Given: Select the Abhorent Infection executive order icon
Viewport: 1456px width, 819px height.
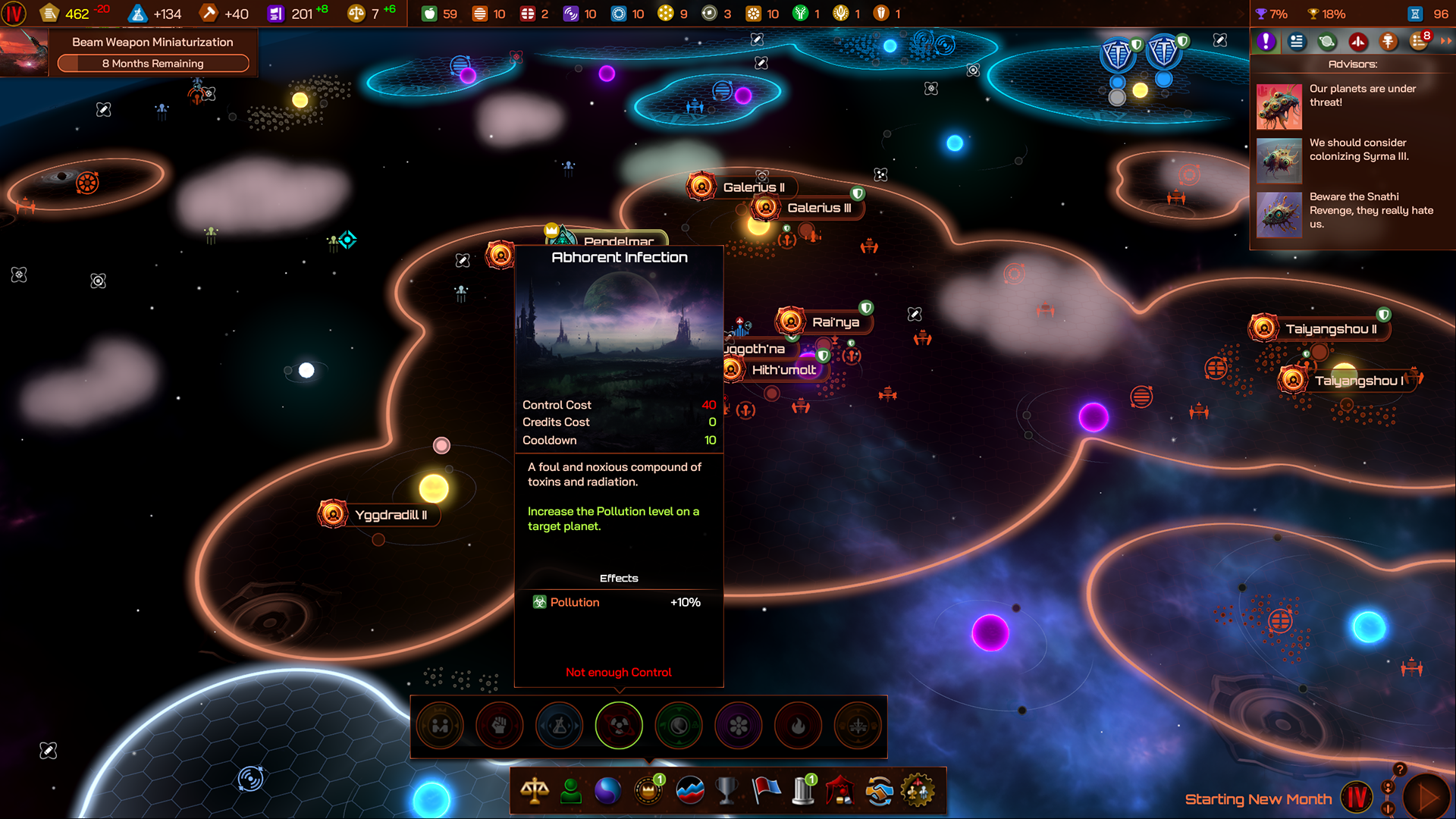Looking at the screenshot, I should (x=619, y=726).
